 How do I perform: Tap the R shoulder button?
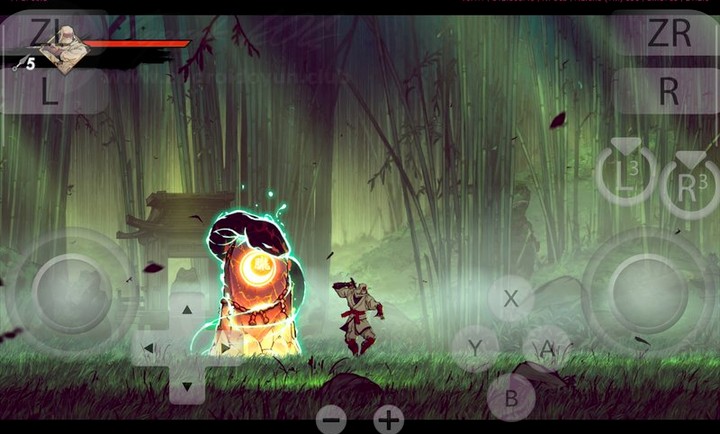tap(667, 92)
